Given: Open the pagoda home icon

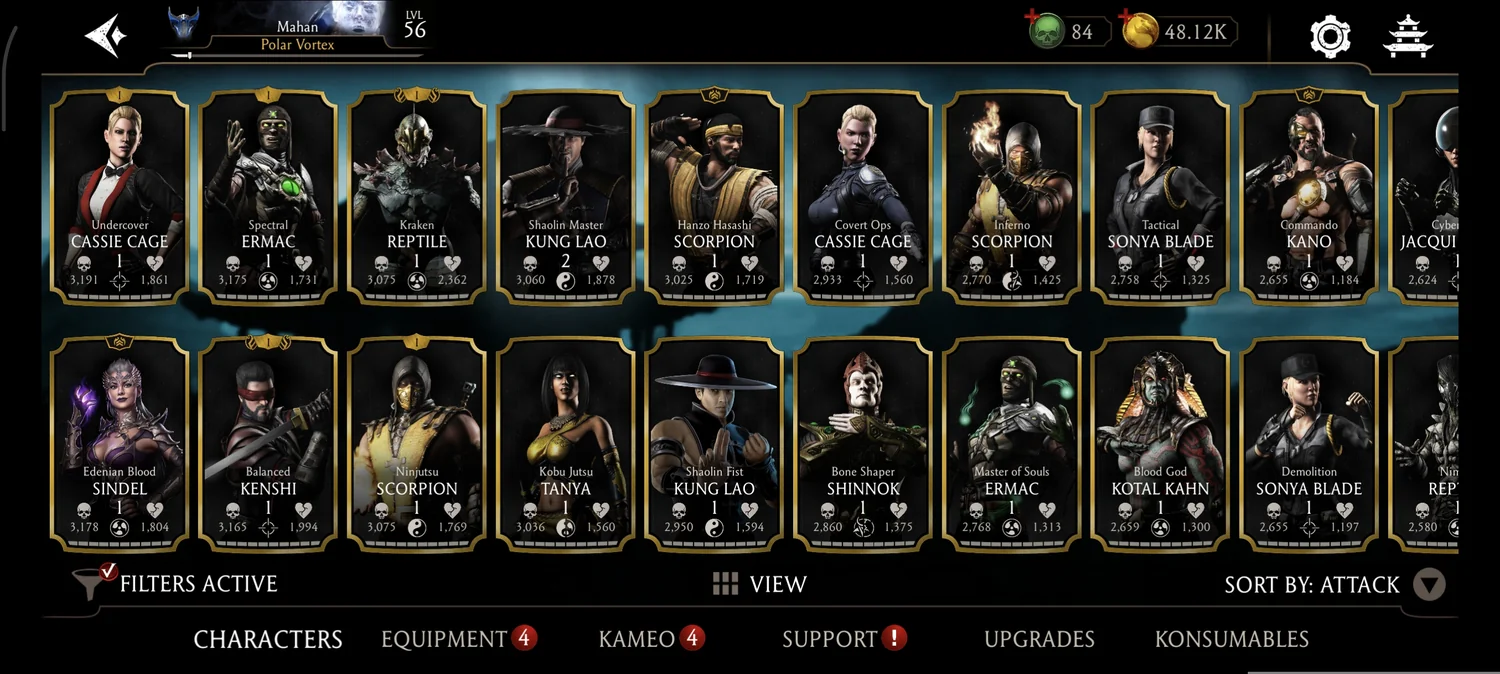Looking at the screenshot, I should tap(1408, 36).
